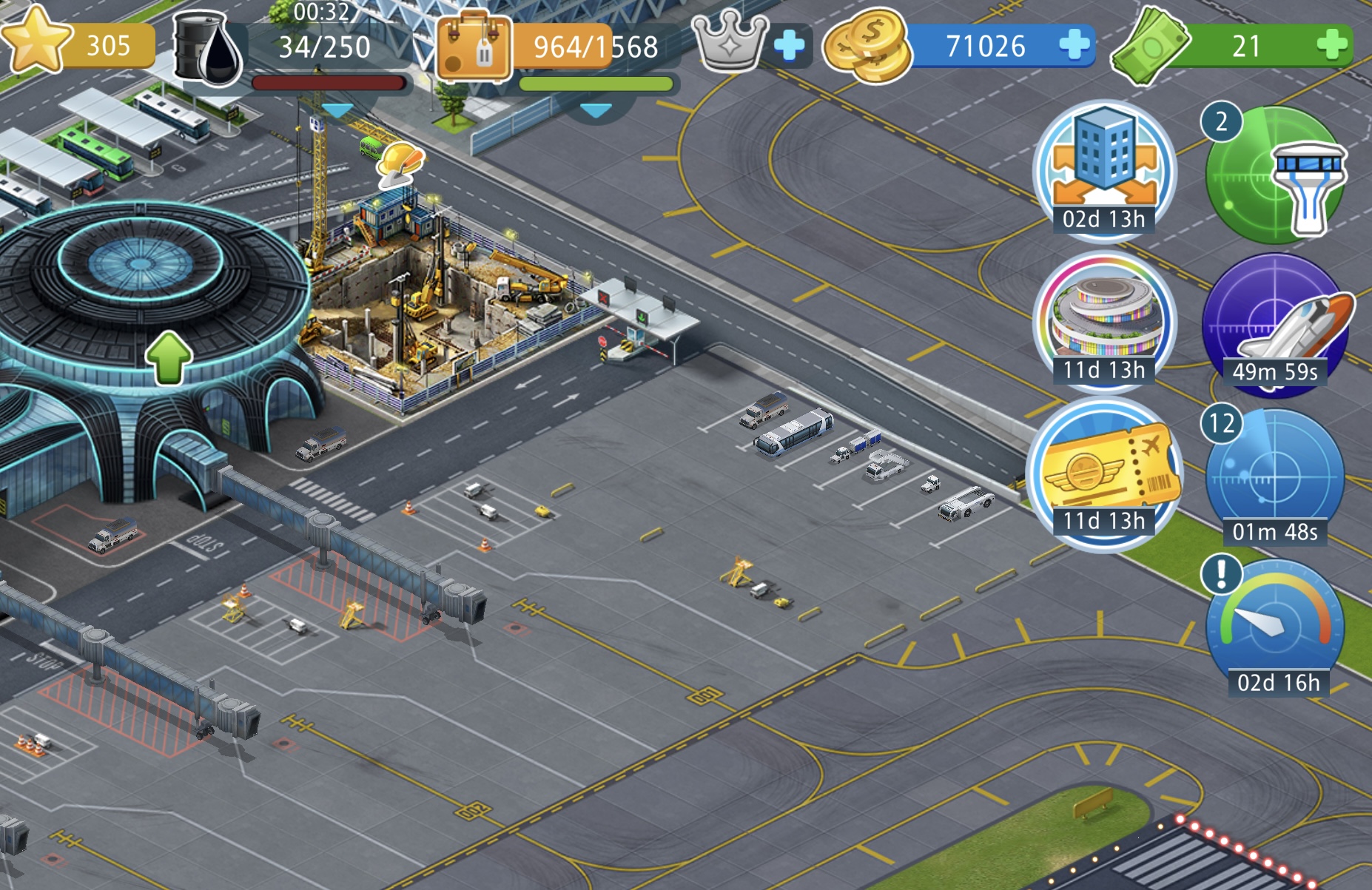Image resolution: width=1372 pixels, height=890 pixels.
Task: Open the control tower radar icon
Action: pos(1276,175)
